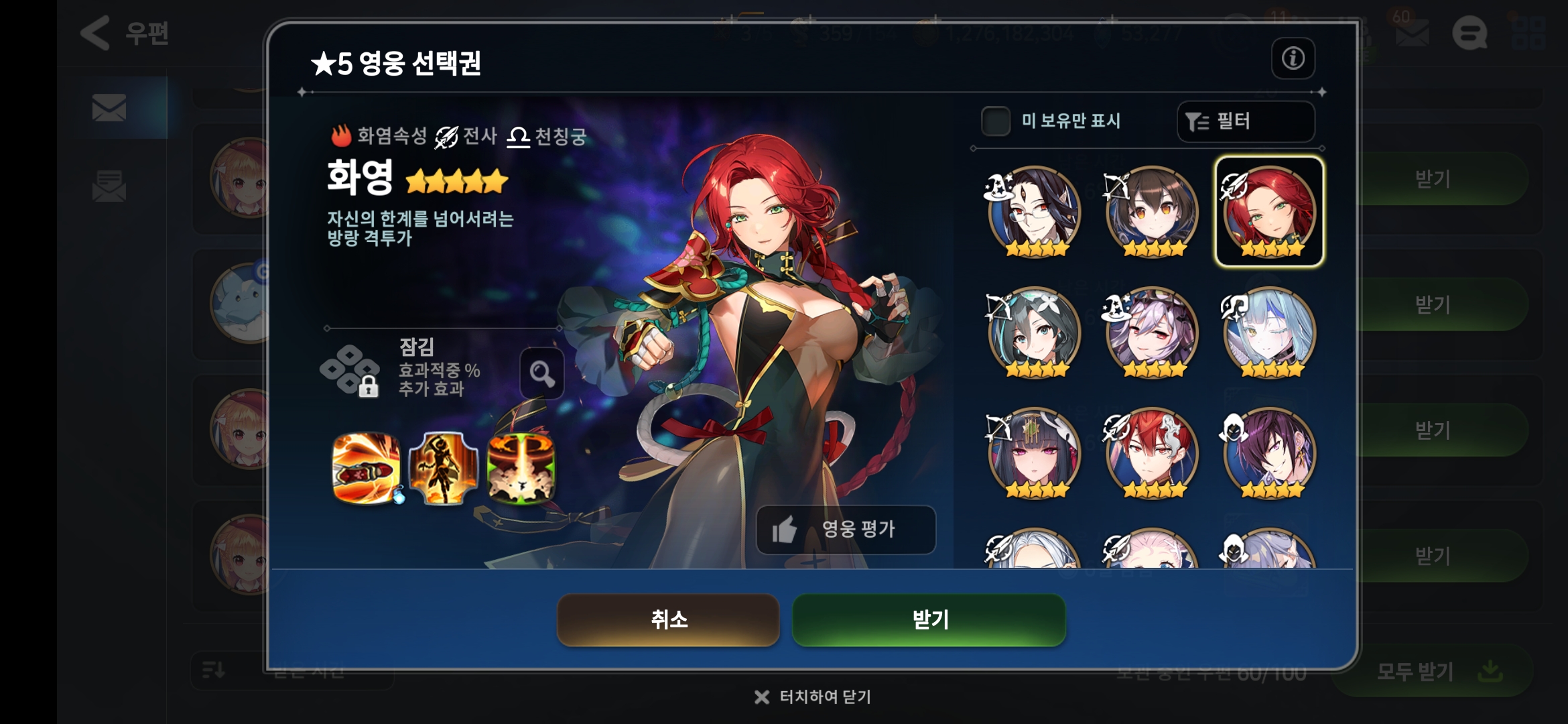The image size is (1568, 724).
Task: Select the glasses-wearing hero portrait in the grid
Action: coord(1033,208)
